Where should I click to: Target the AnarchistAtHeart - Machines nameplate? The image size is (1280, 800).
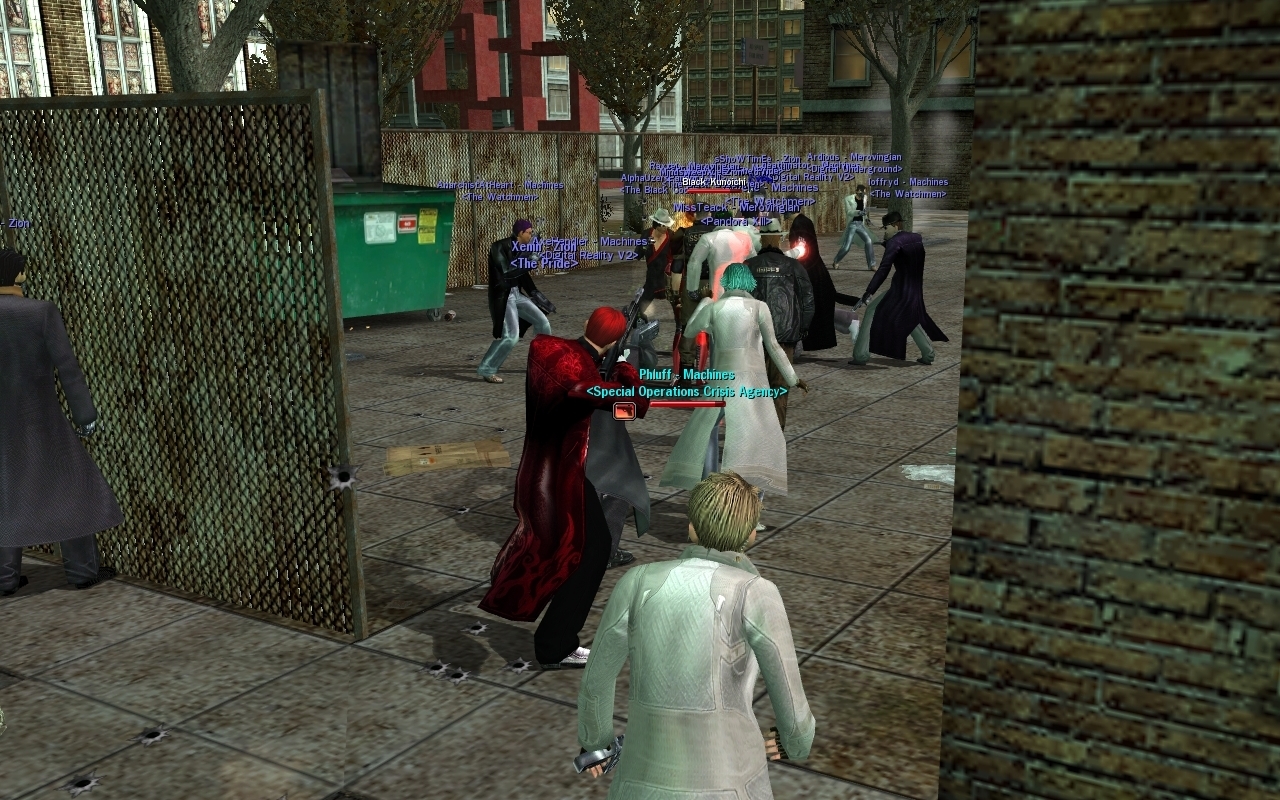[x=500, y=185]
